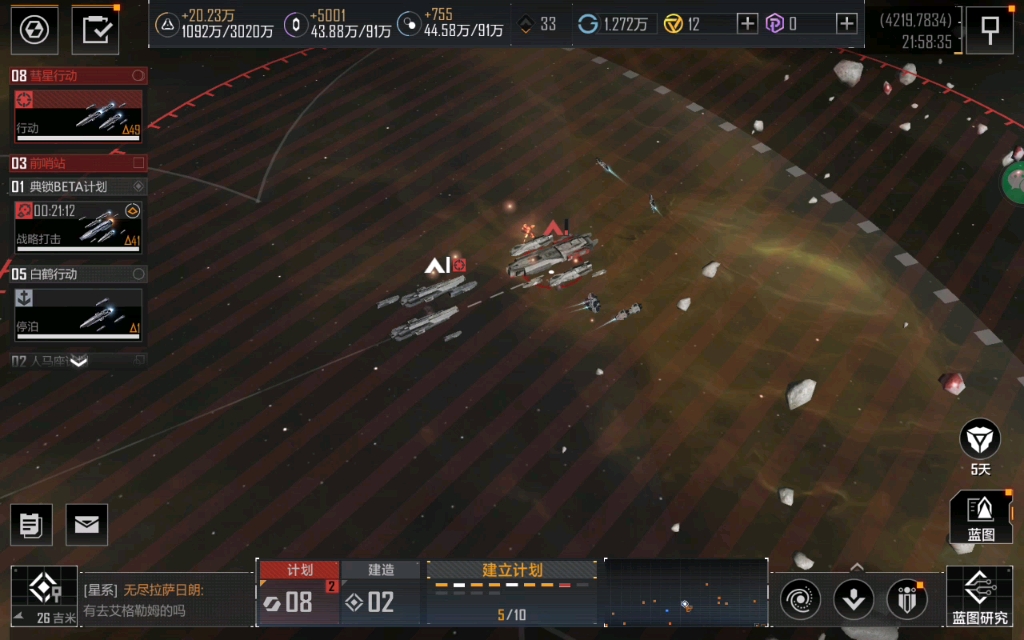Open the mail envelope icon
The height and width of the screenshot is (640, 1024).
[87, 524]
